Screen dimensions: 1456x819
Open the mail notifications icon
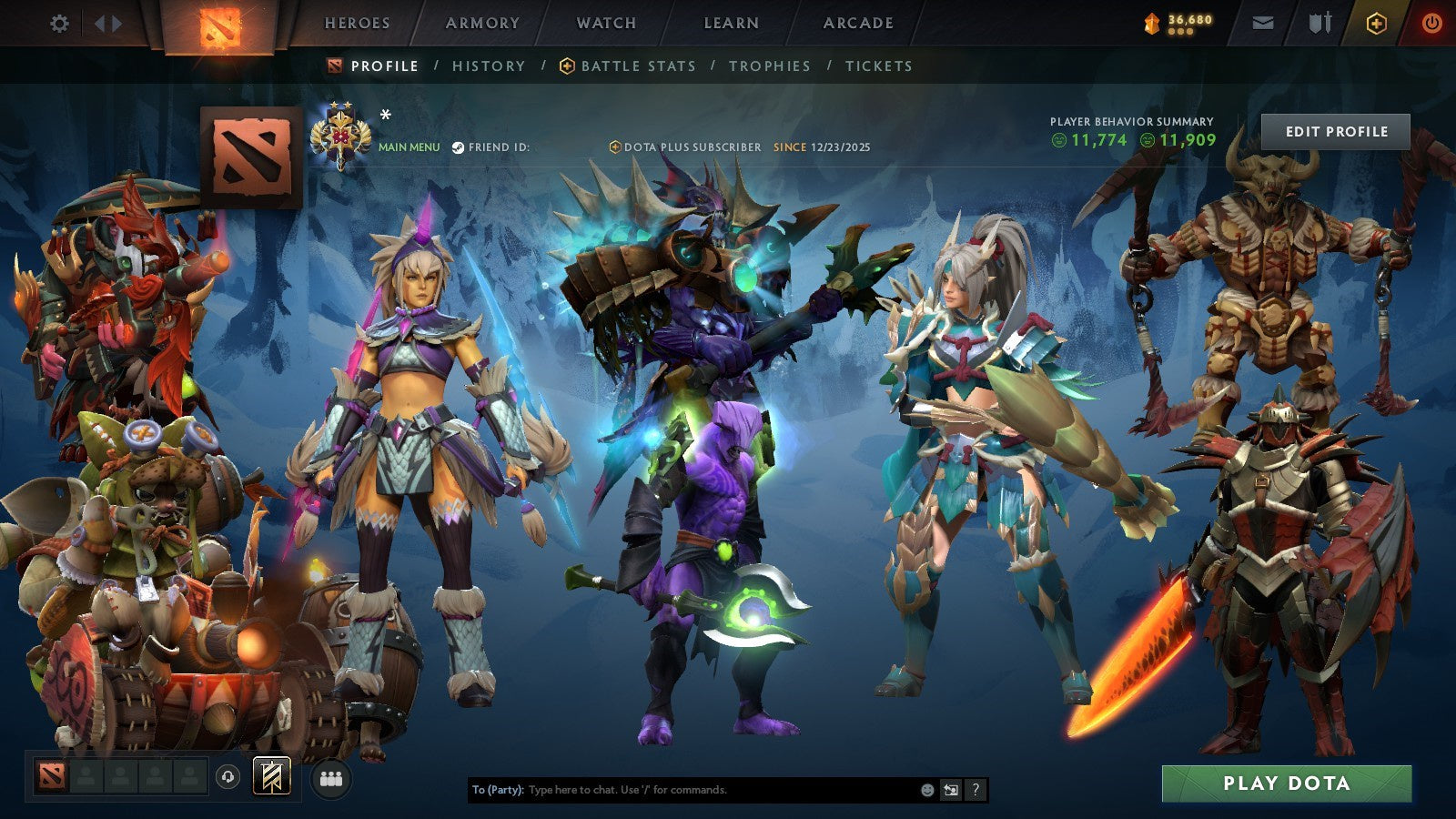(1263, 23)
